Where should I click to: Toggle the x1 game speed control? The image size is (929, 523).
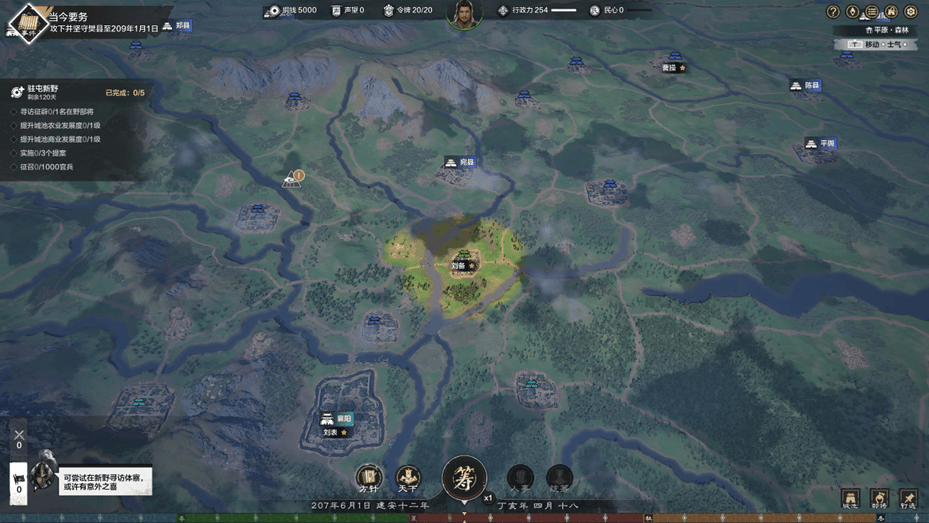(x=488, y=497)
